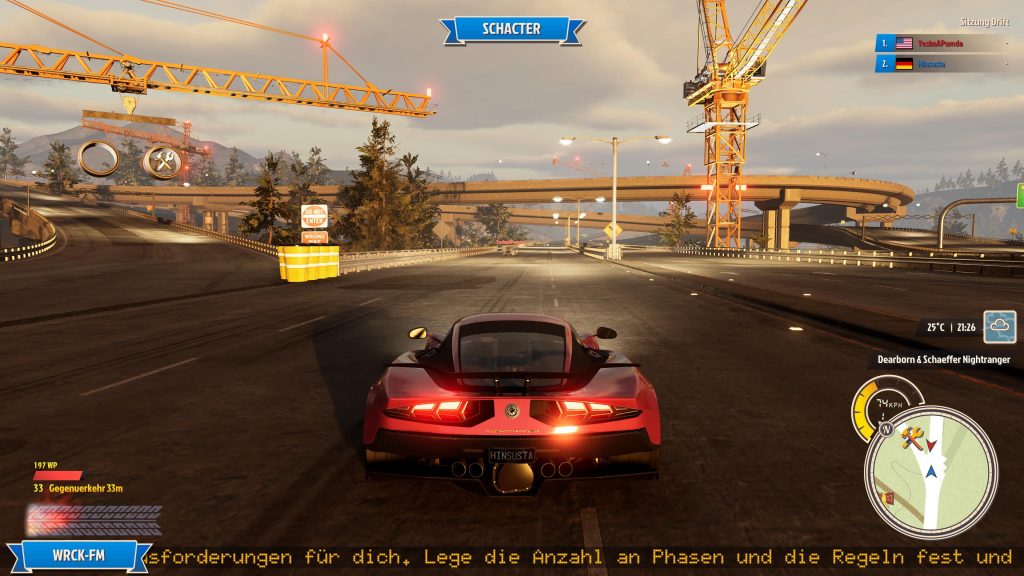Click the red opponent arrow on minimap

[932, 444]
